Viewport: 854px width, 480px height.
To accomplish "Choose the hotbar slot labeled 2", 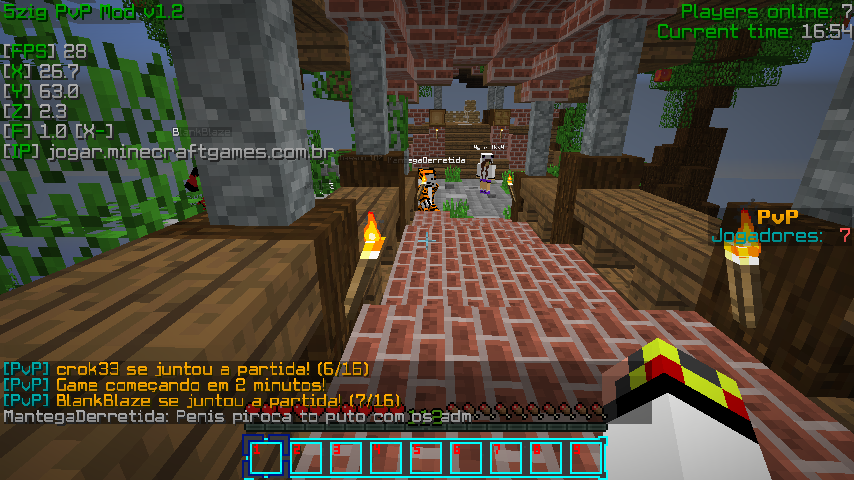I will (306, 457).
